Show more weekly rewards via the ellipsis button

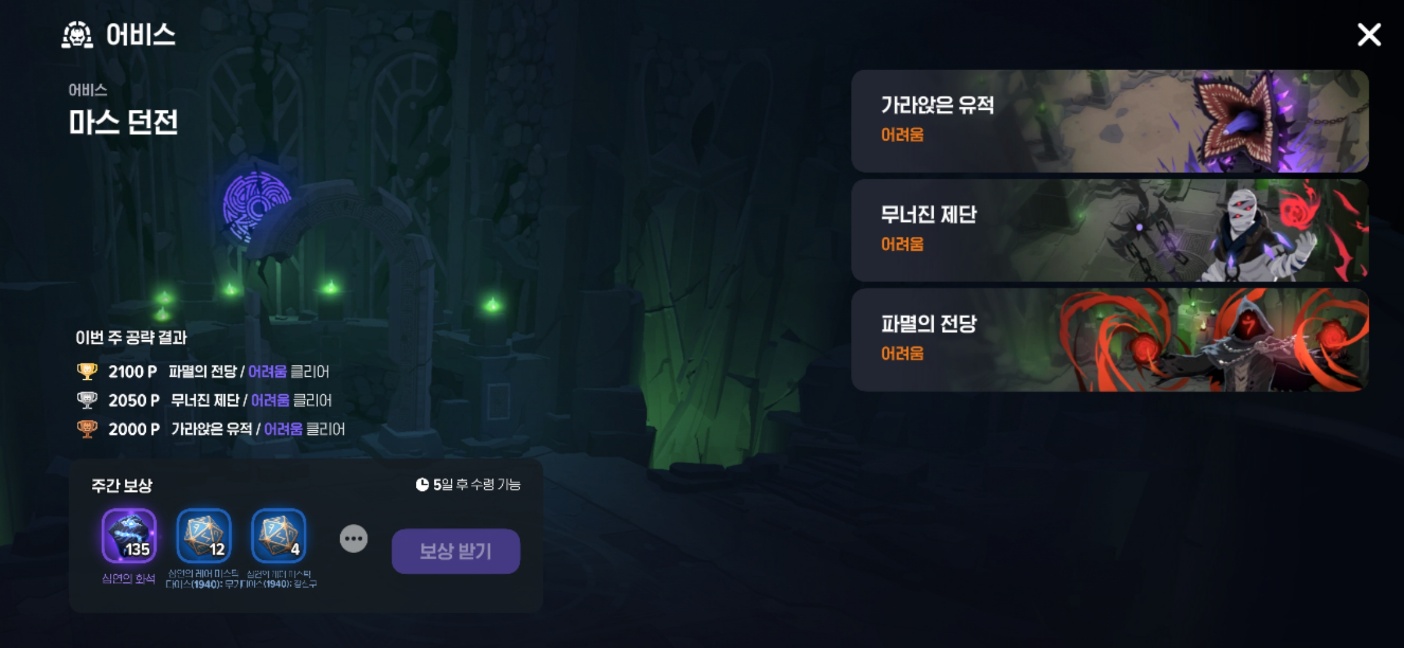tap(353, 539)
